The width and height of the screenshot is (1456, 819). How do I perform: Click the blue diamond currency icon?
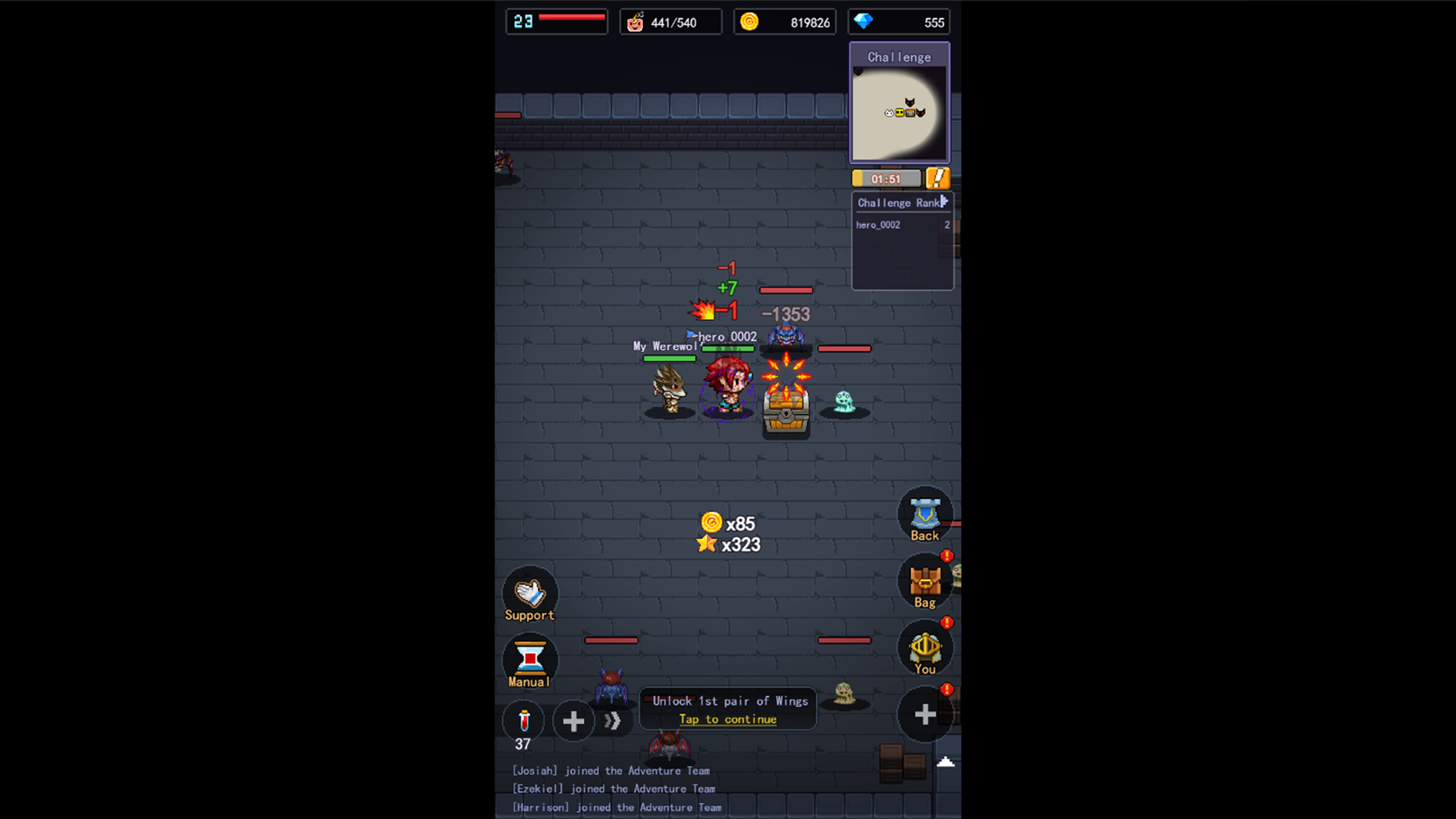coord(861,22)
